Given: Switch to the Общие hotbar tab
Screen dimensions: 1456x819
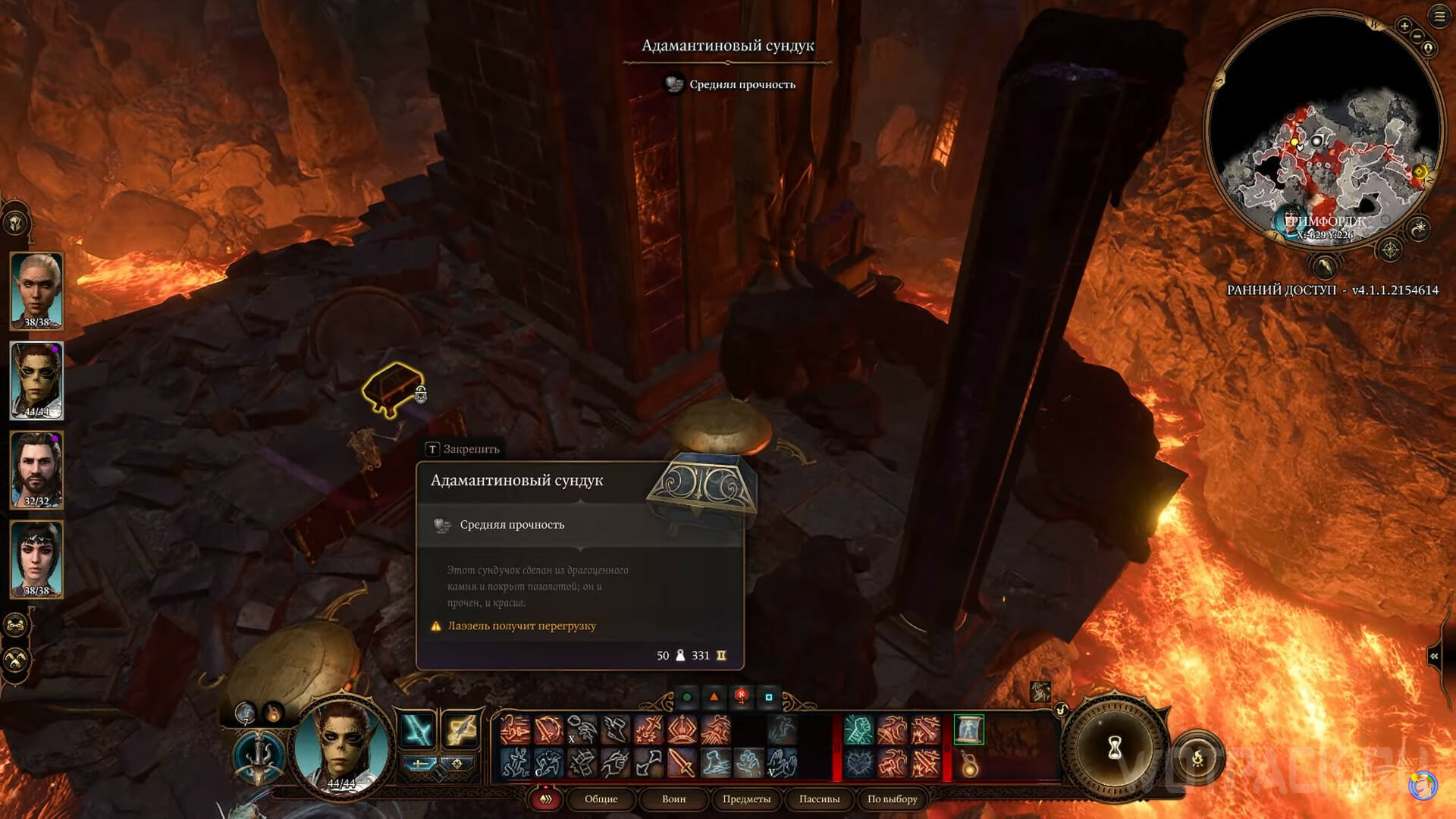Looking at the screenshot, I should [x=601, y=799].
